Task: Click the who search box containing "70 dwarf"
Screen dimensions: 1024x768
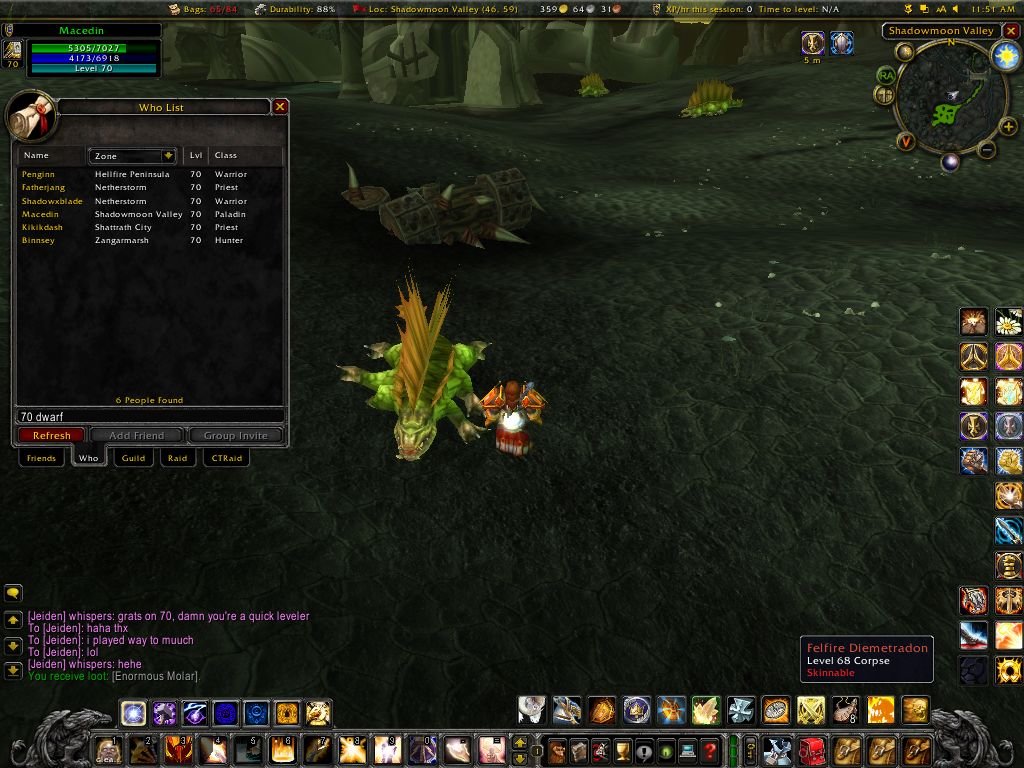Action: (150, 416)
